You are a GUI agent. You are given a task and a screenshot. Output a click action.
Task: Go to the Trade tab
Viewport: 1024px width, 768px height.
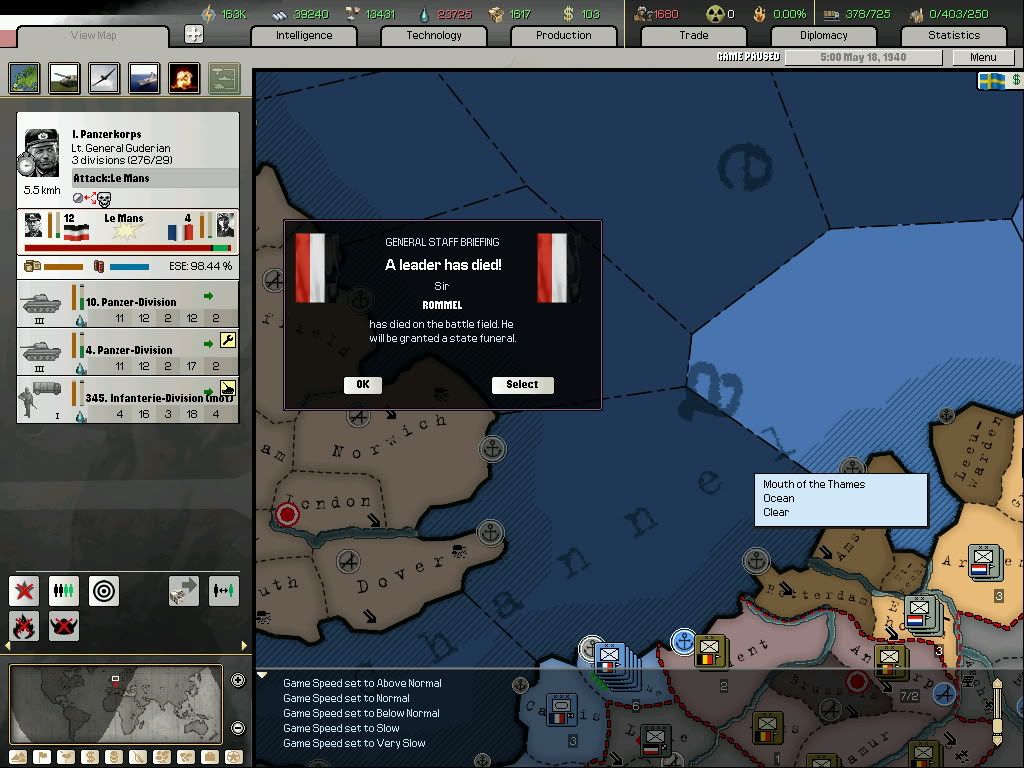pos(694,35)
